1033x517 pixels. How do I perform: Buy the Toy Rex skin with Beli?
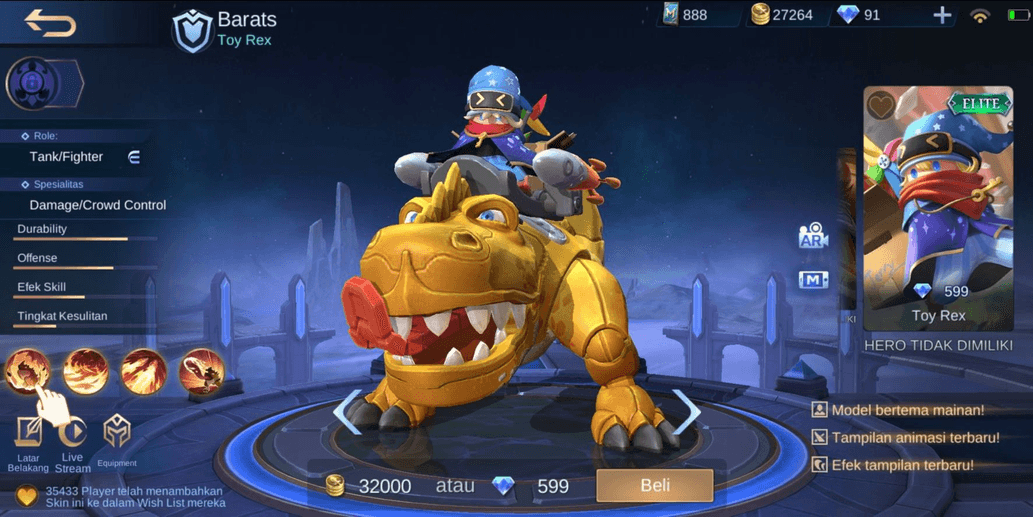coord(654,486)
